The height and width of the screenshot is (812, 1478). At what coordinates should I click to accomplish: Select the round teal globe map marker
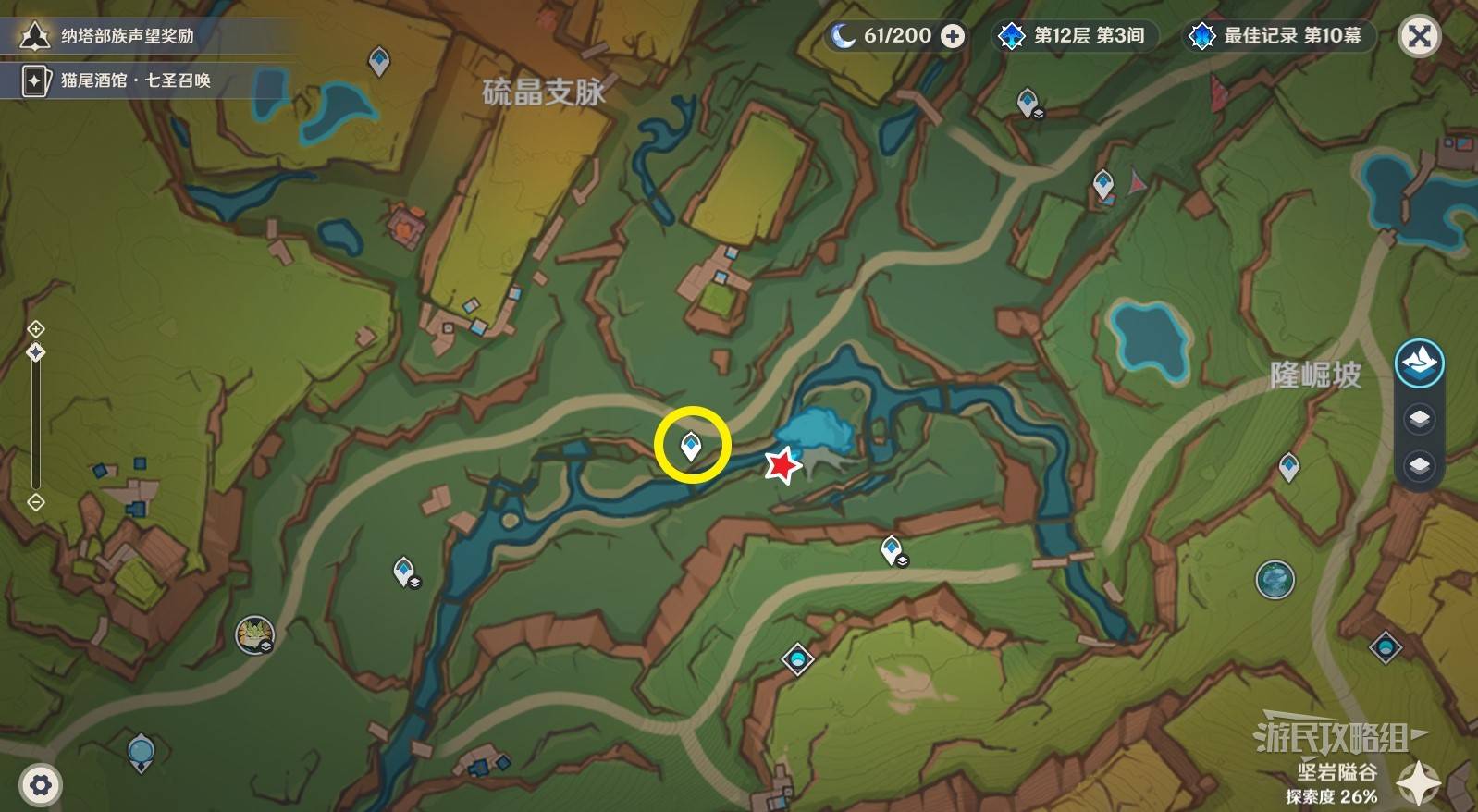[1275, 580]
